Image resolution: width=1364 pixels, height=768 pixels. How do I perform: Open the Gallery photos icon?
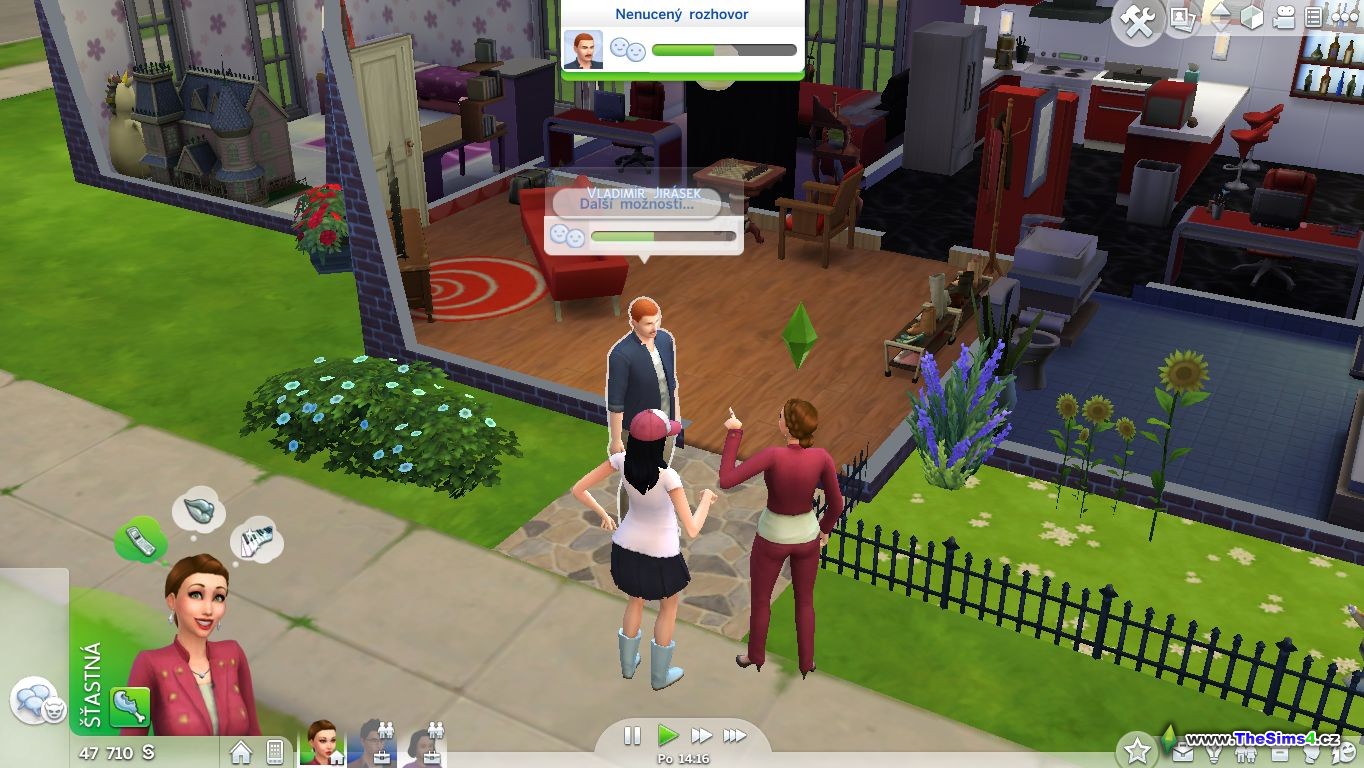point(1183,19)
